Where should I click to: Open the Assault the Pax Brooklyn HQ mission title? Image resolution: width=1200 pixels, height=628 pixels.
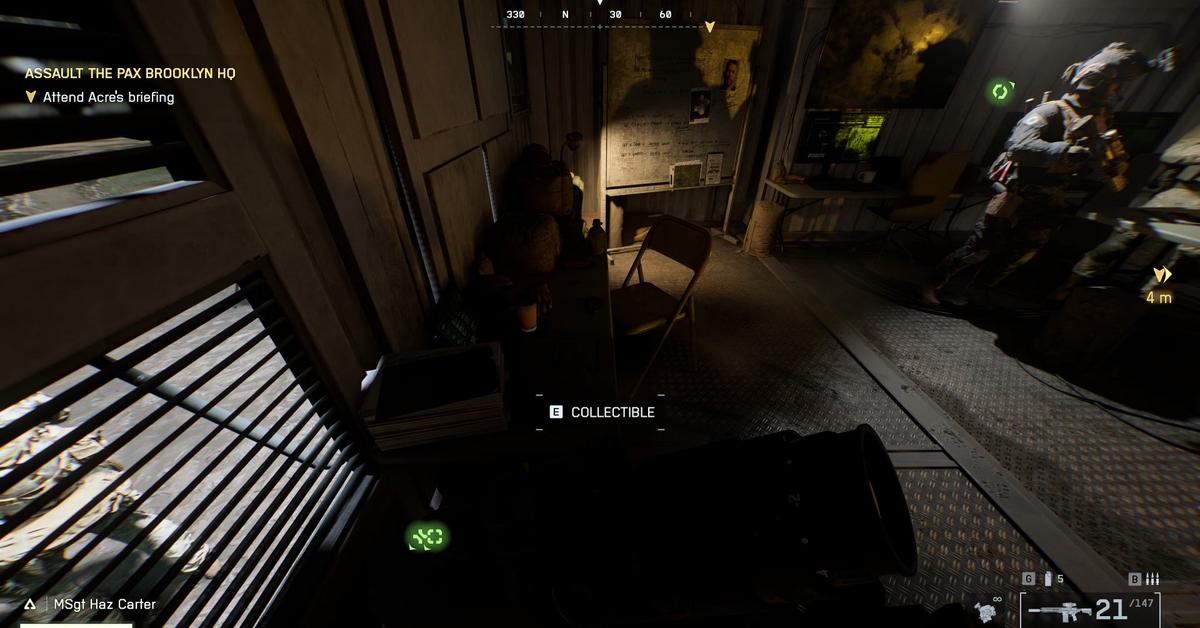point(130,73)
